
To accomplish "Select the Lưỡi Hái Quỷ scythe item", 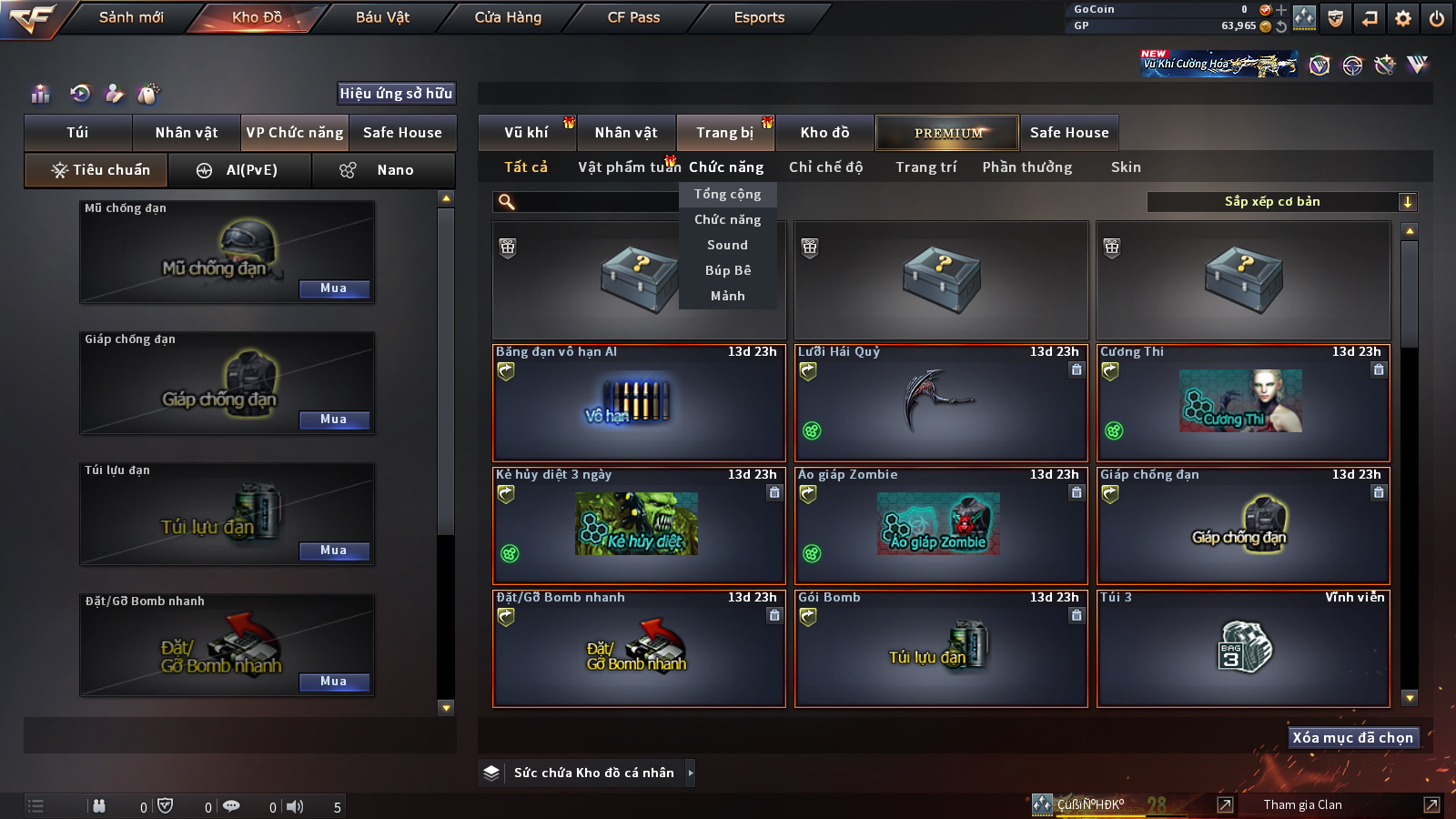I will coord(941,402).
